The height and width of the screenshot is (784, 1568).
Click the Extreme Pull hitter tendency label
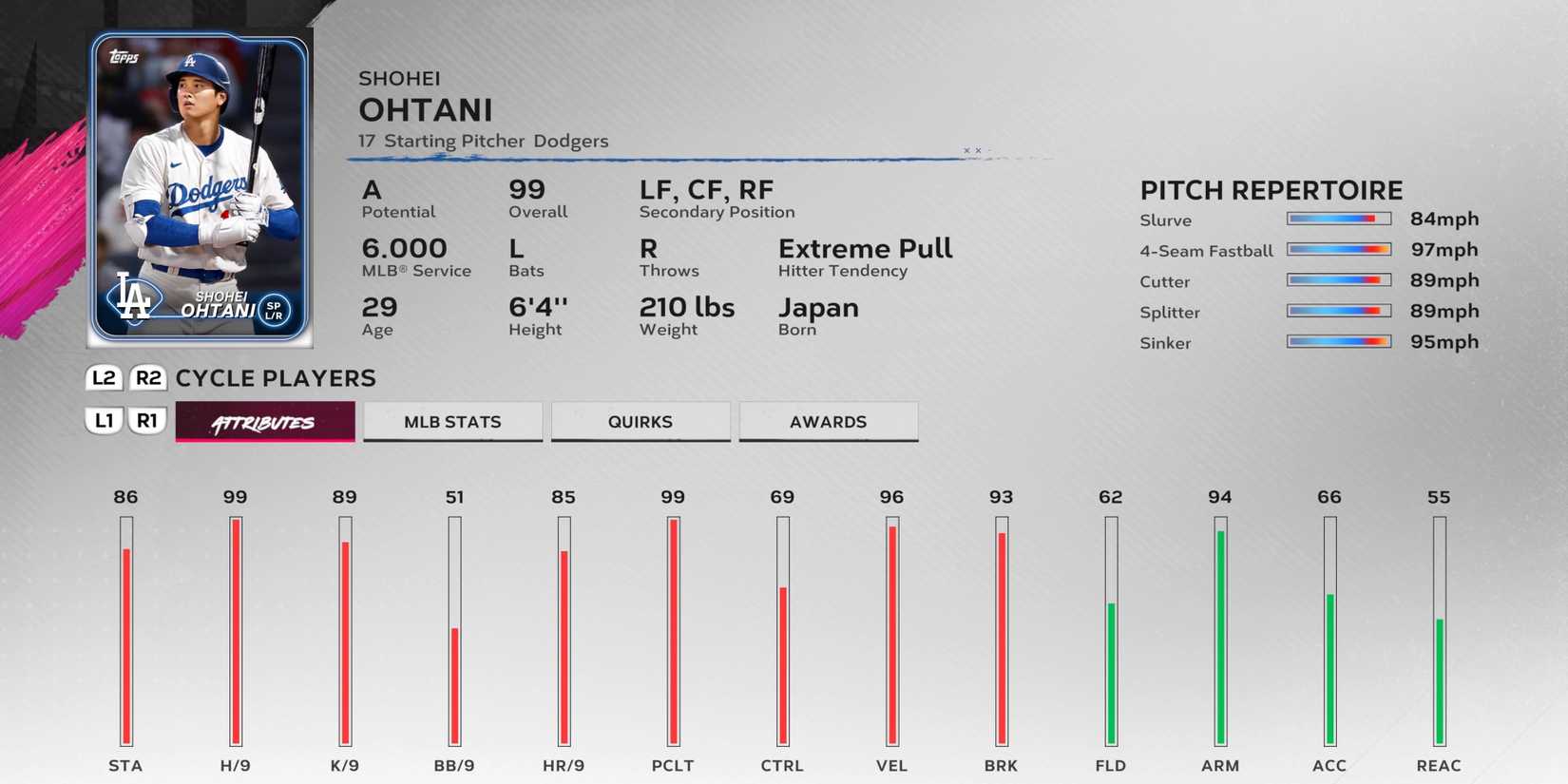(x=865, y=249)
